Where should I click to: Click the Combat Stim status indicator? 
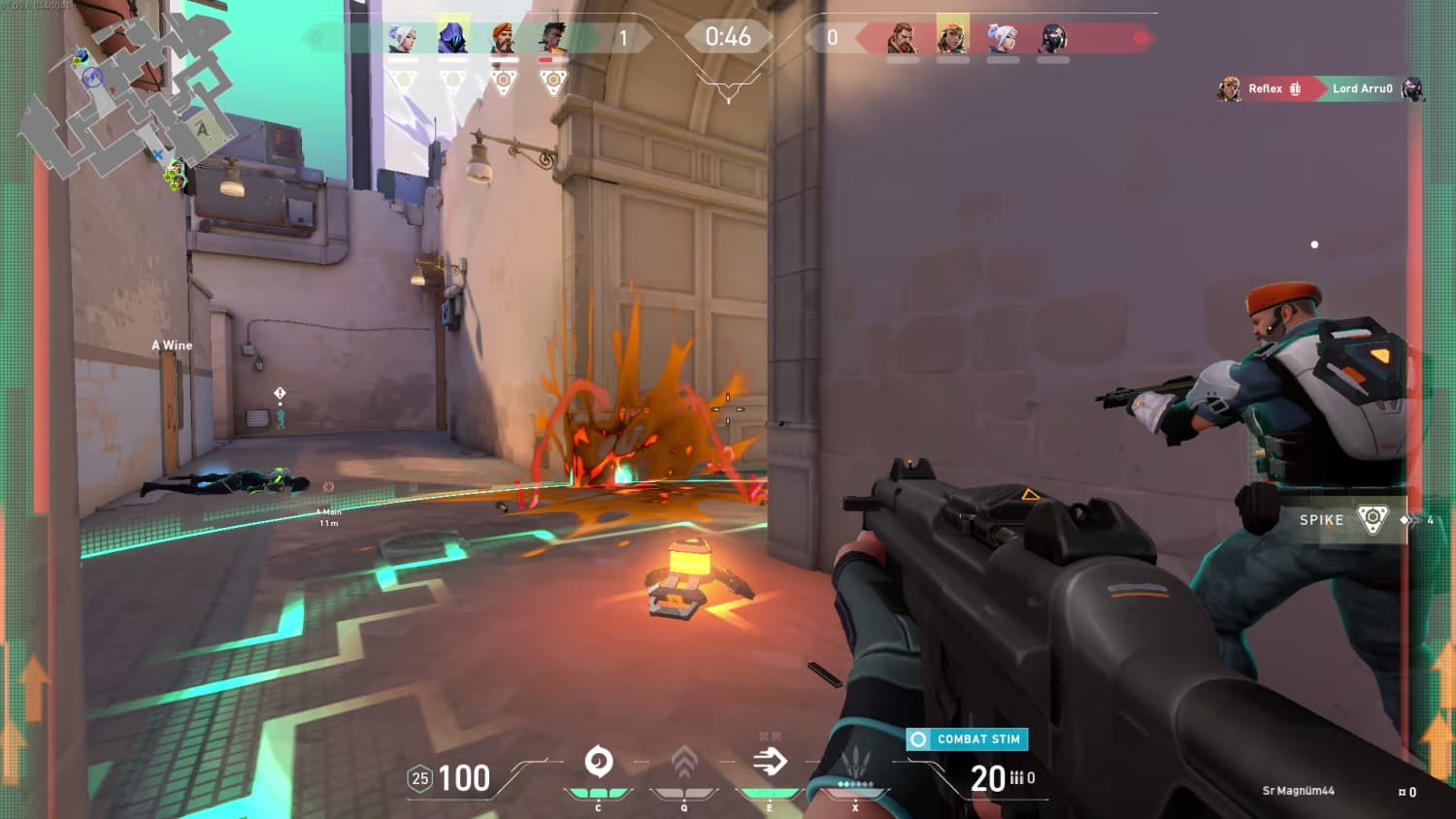tap(967, 739)
